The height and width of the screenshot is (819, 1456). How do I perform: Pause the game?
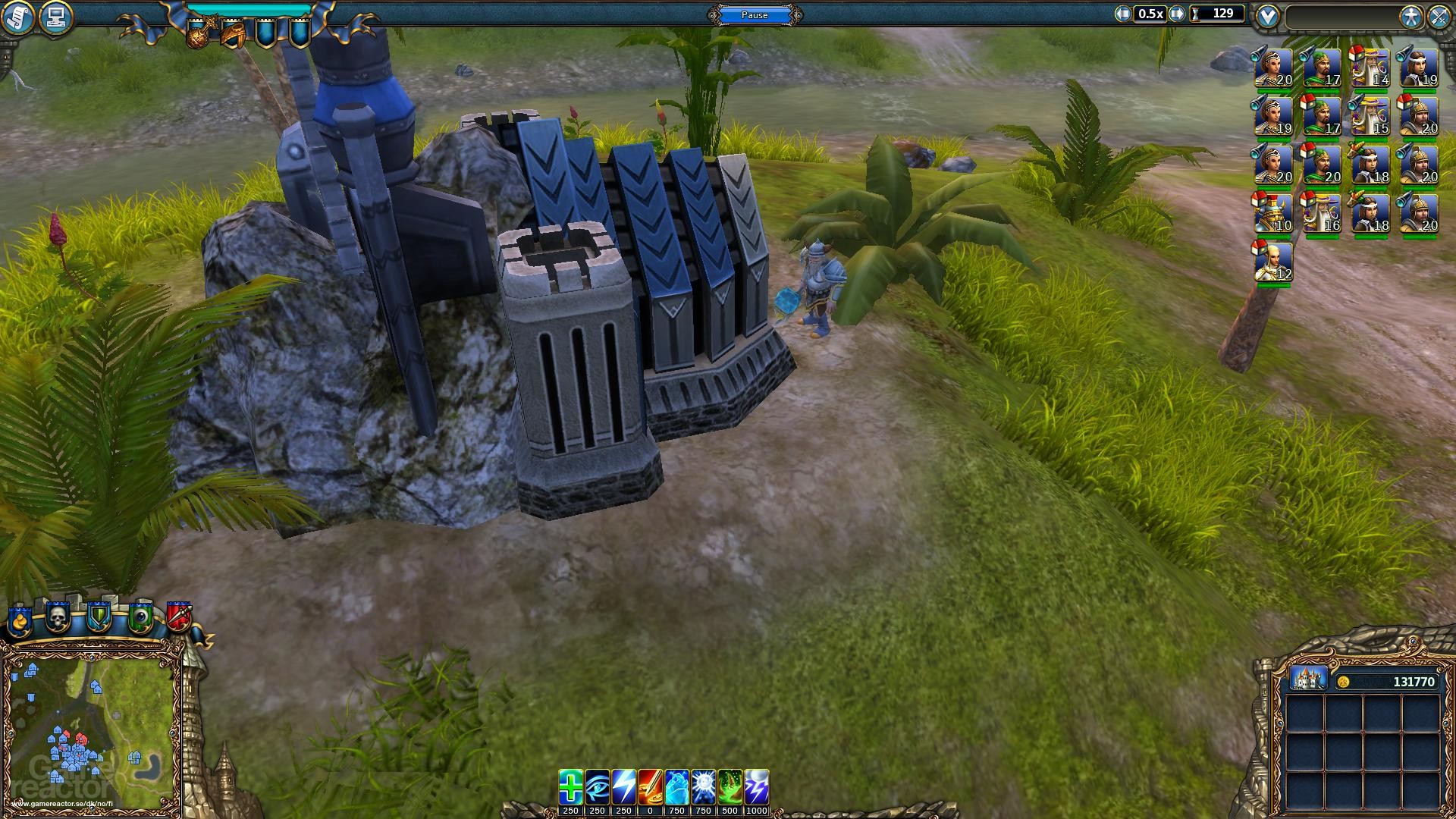pos(754,14)
